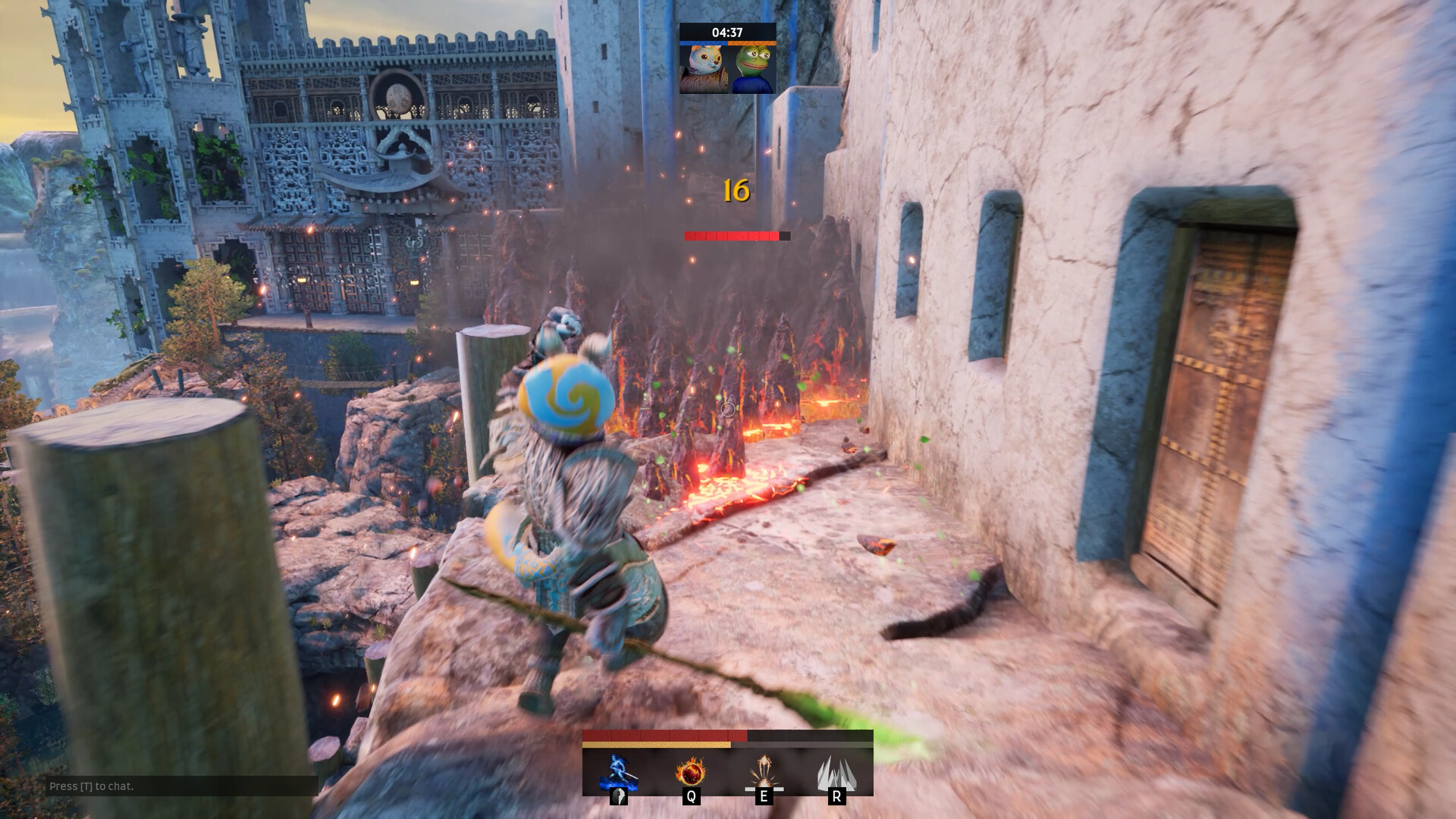The width and height of the screenshot is (1456, 819).
Task: Activate the blue warrior staff ability
Action: [x=618, y=773]
